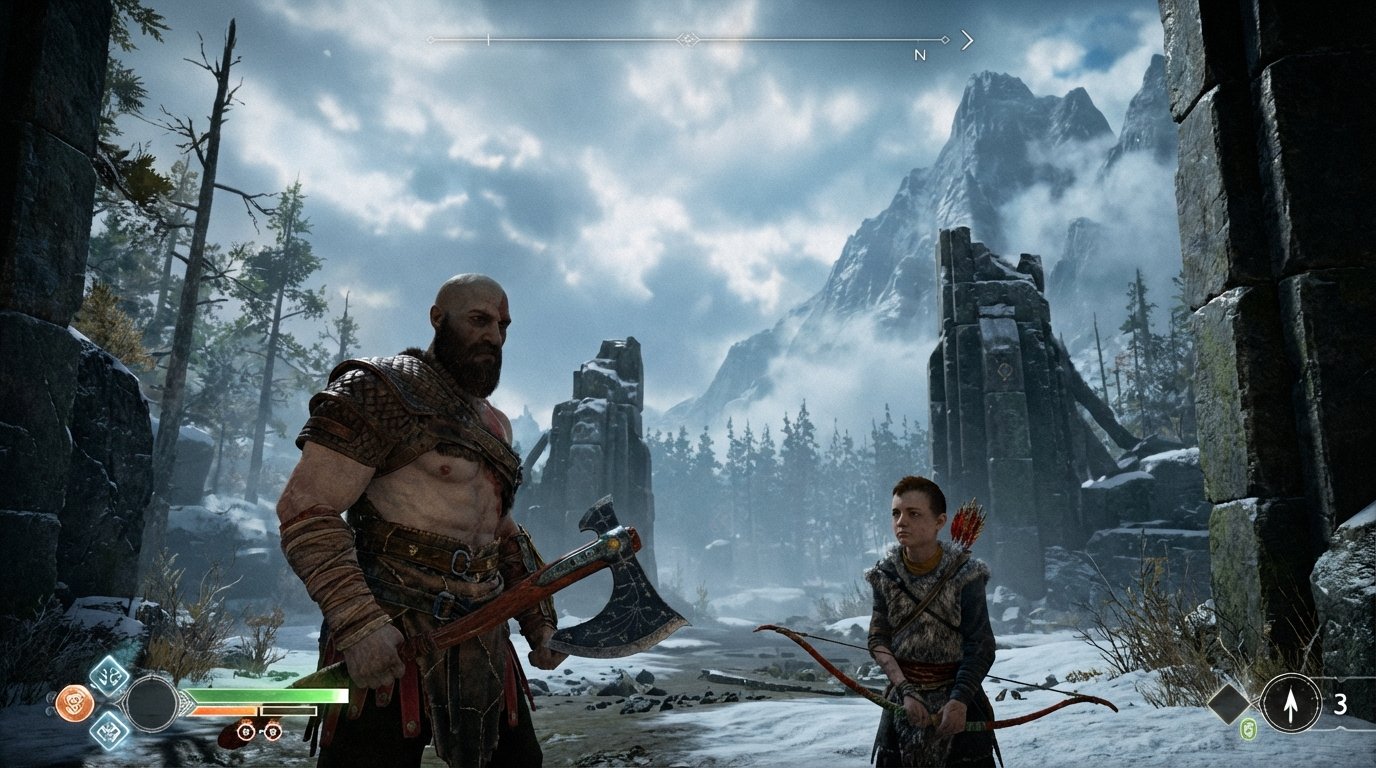This screenshot has height=768, width=1376.
Task: Click the green resurrection stone icon near the arrow counter
Action: click(1247, 728)
